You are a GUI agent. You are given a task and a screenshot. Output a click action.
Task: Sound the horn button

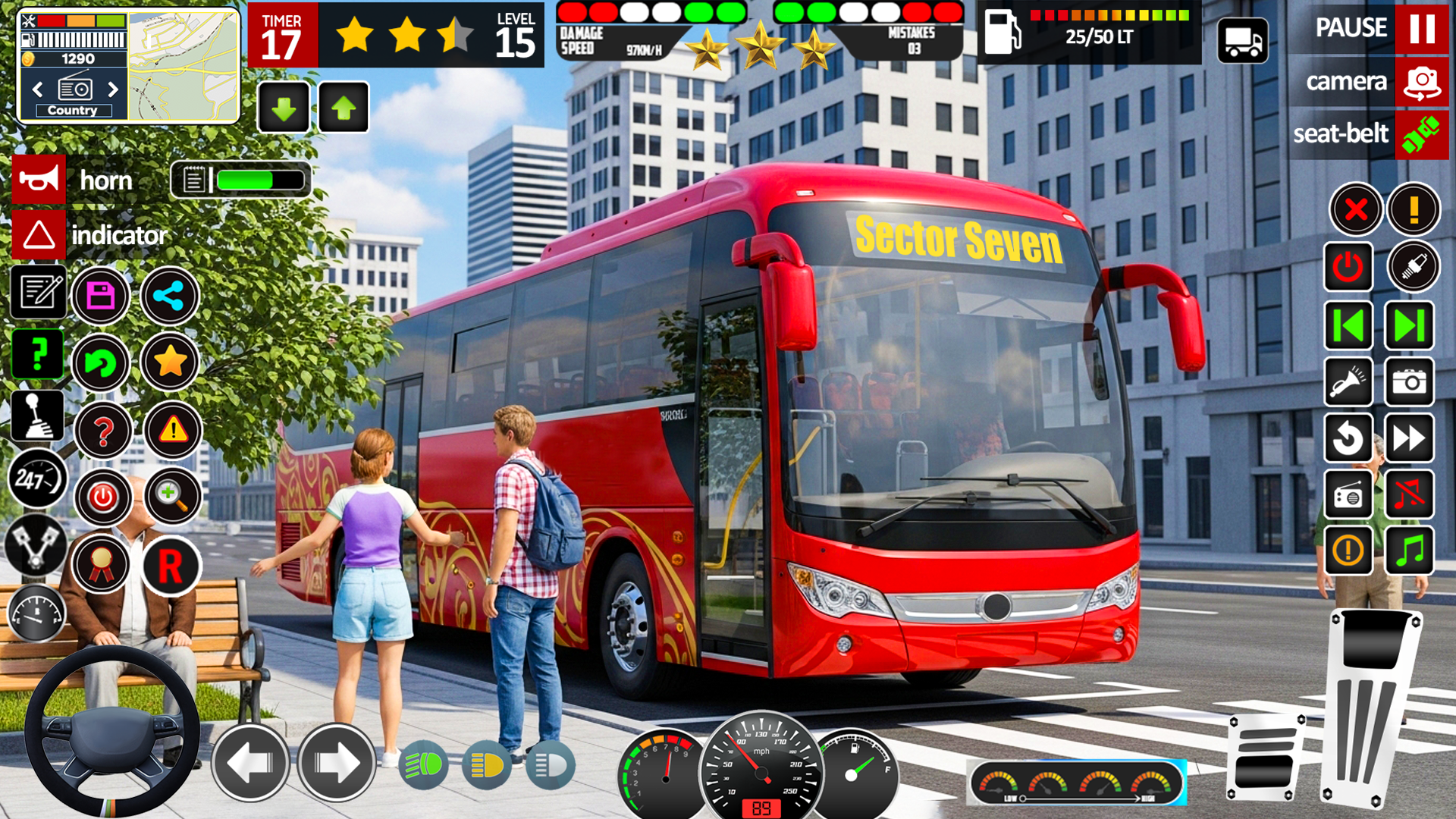click(x=39, y=180)
